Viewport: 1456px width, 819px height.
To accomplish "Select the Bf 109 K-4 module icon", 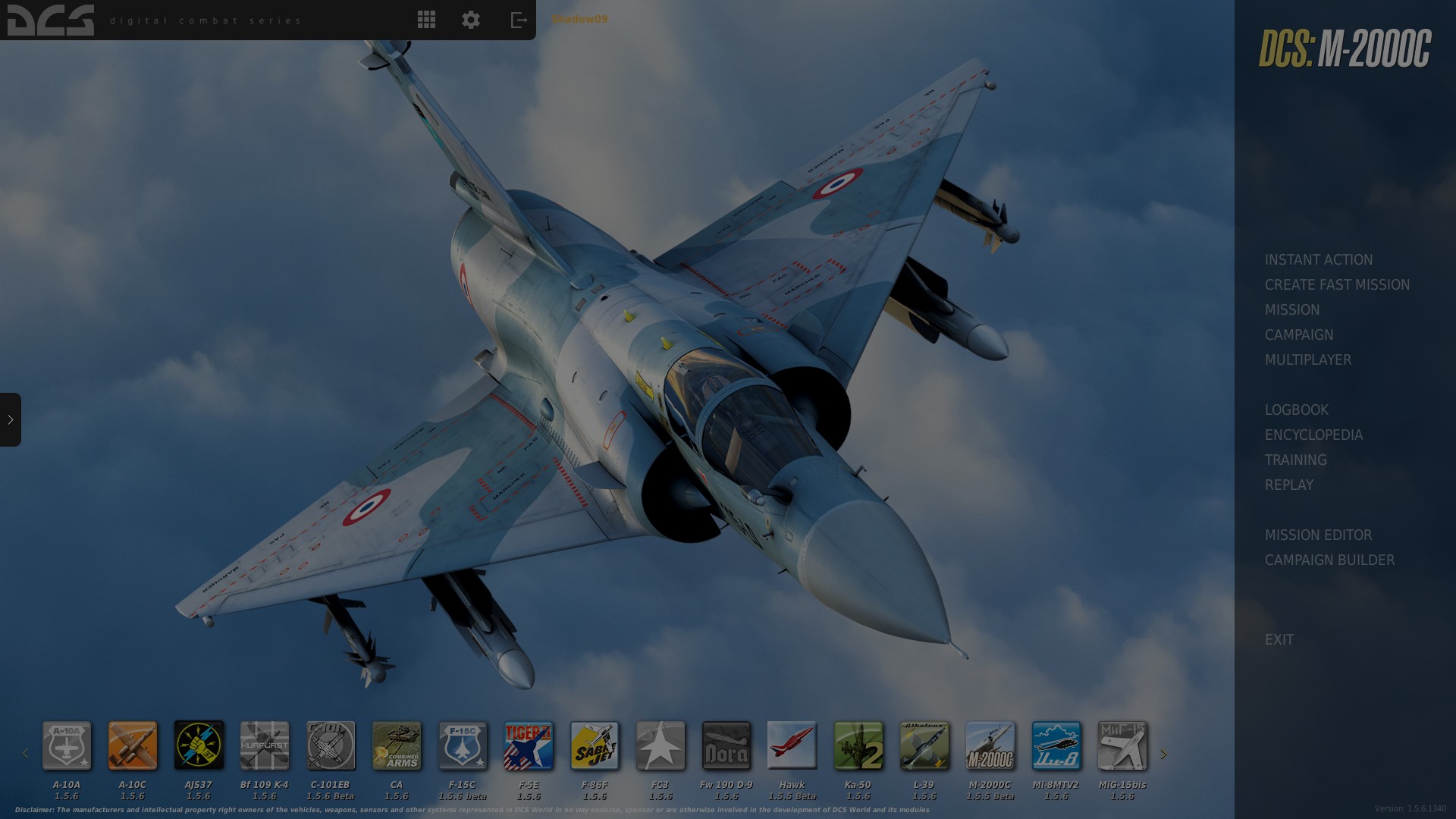I will pyautogui.click(x=265, y=747).
